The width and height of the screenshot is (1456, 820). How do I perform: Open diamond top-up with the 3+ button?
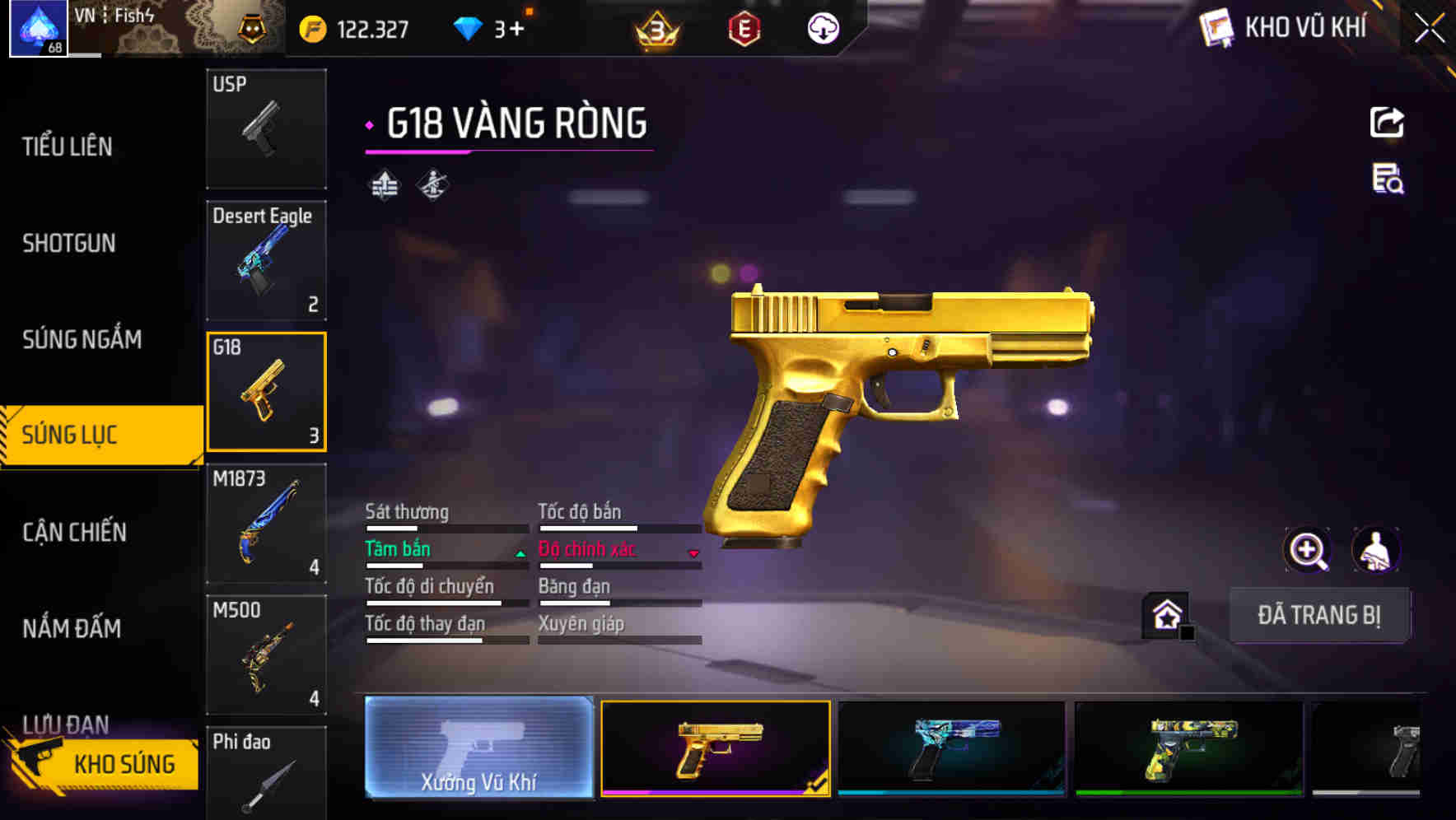495,26
